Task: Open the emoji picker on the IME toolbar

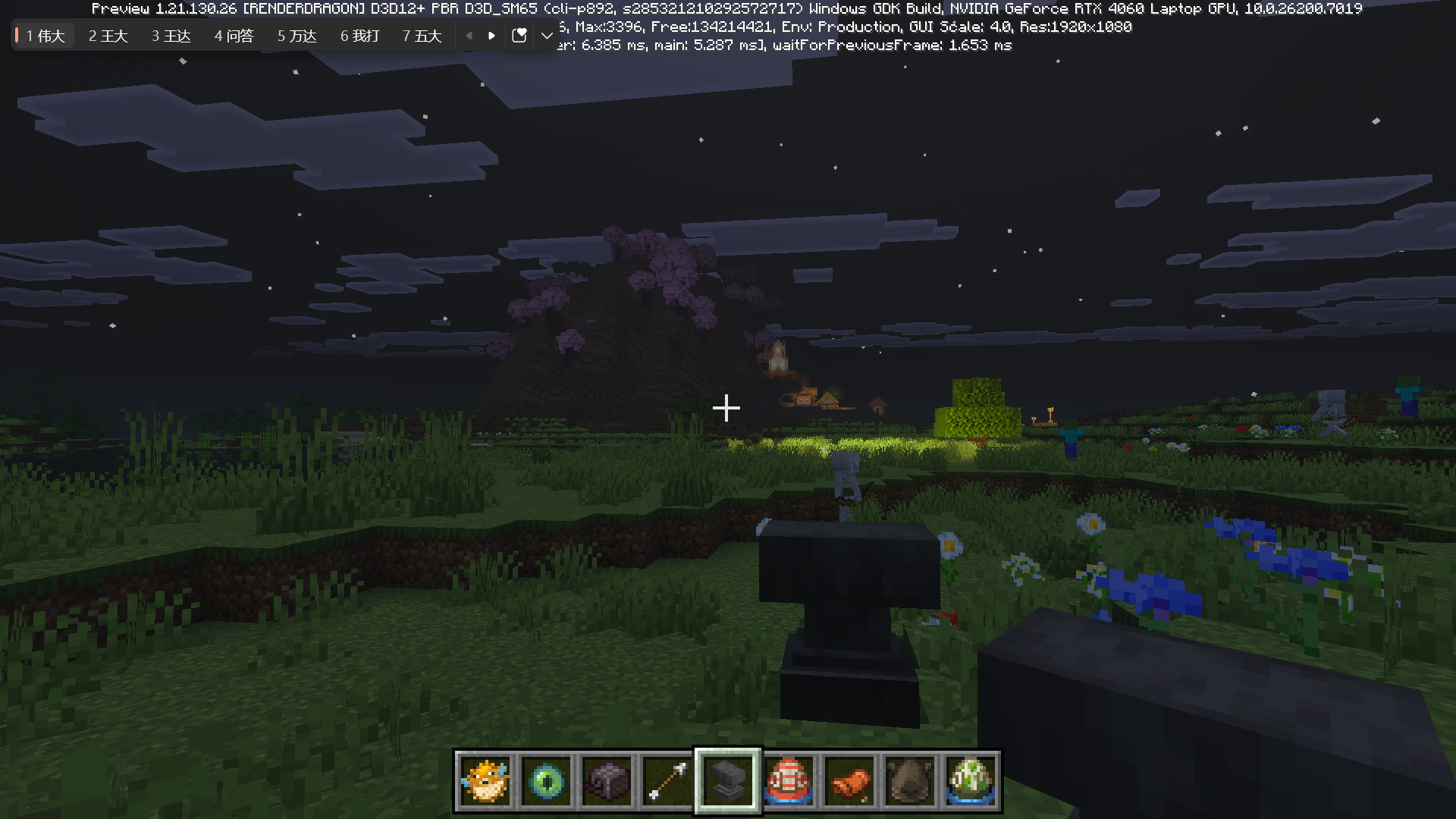Action: [x=519, y=35]
